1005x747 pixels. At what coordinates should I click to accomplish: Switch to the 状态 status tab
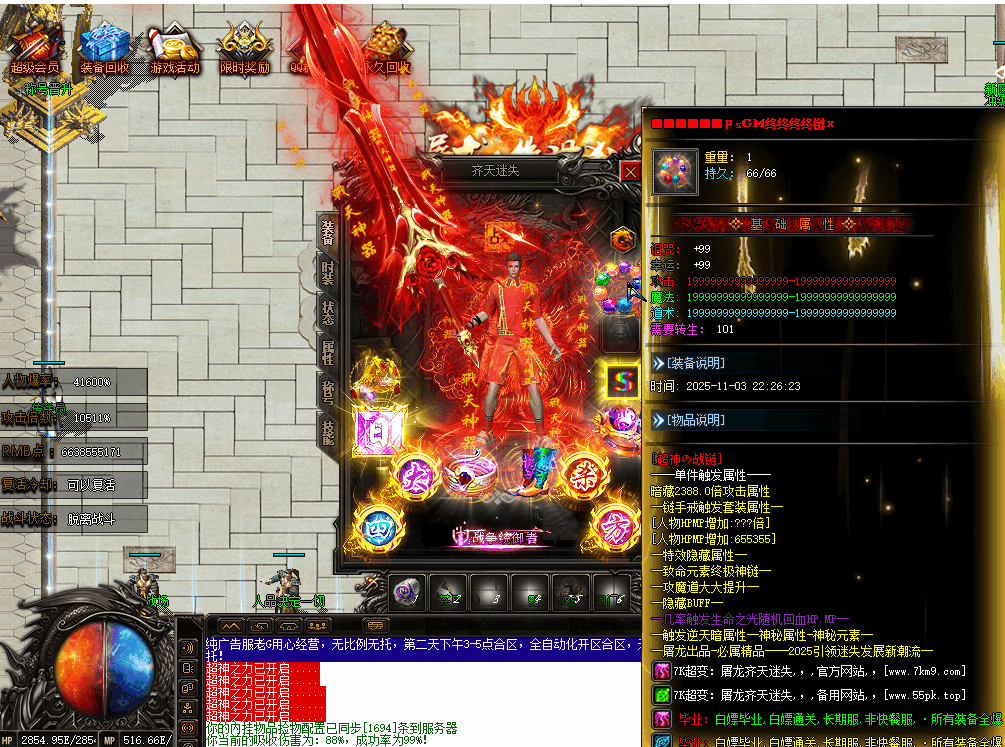pyautogui.click(x=328, y=312)
